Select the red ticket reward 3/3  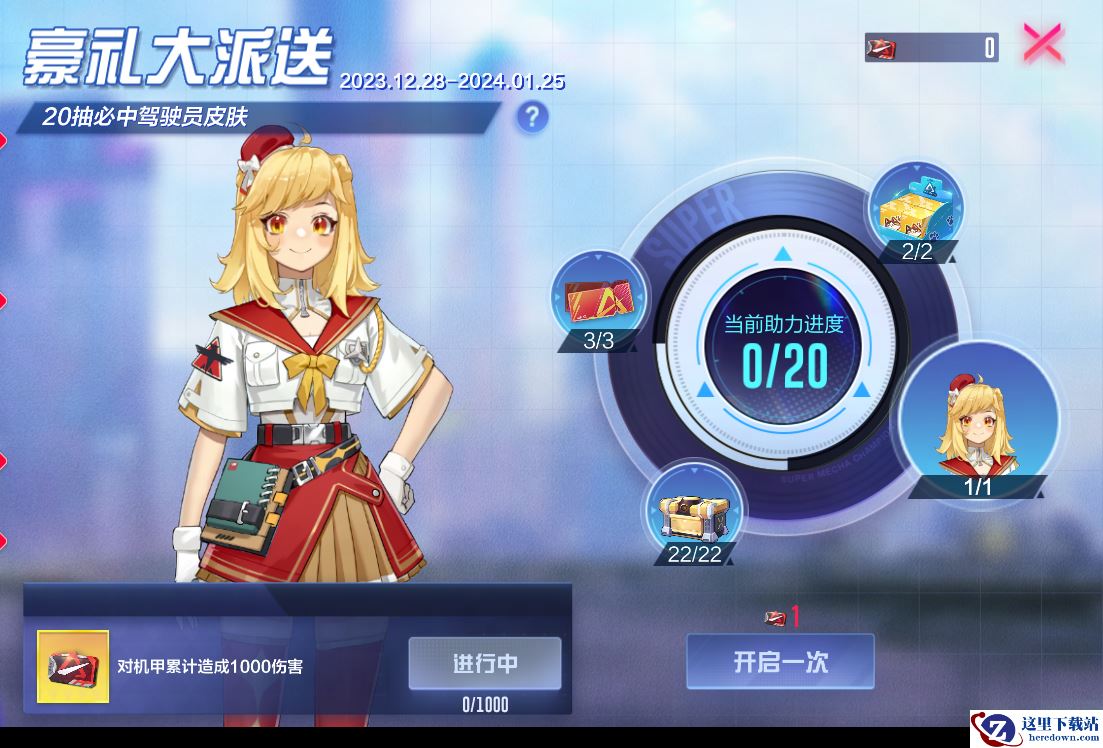(598, 299)
